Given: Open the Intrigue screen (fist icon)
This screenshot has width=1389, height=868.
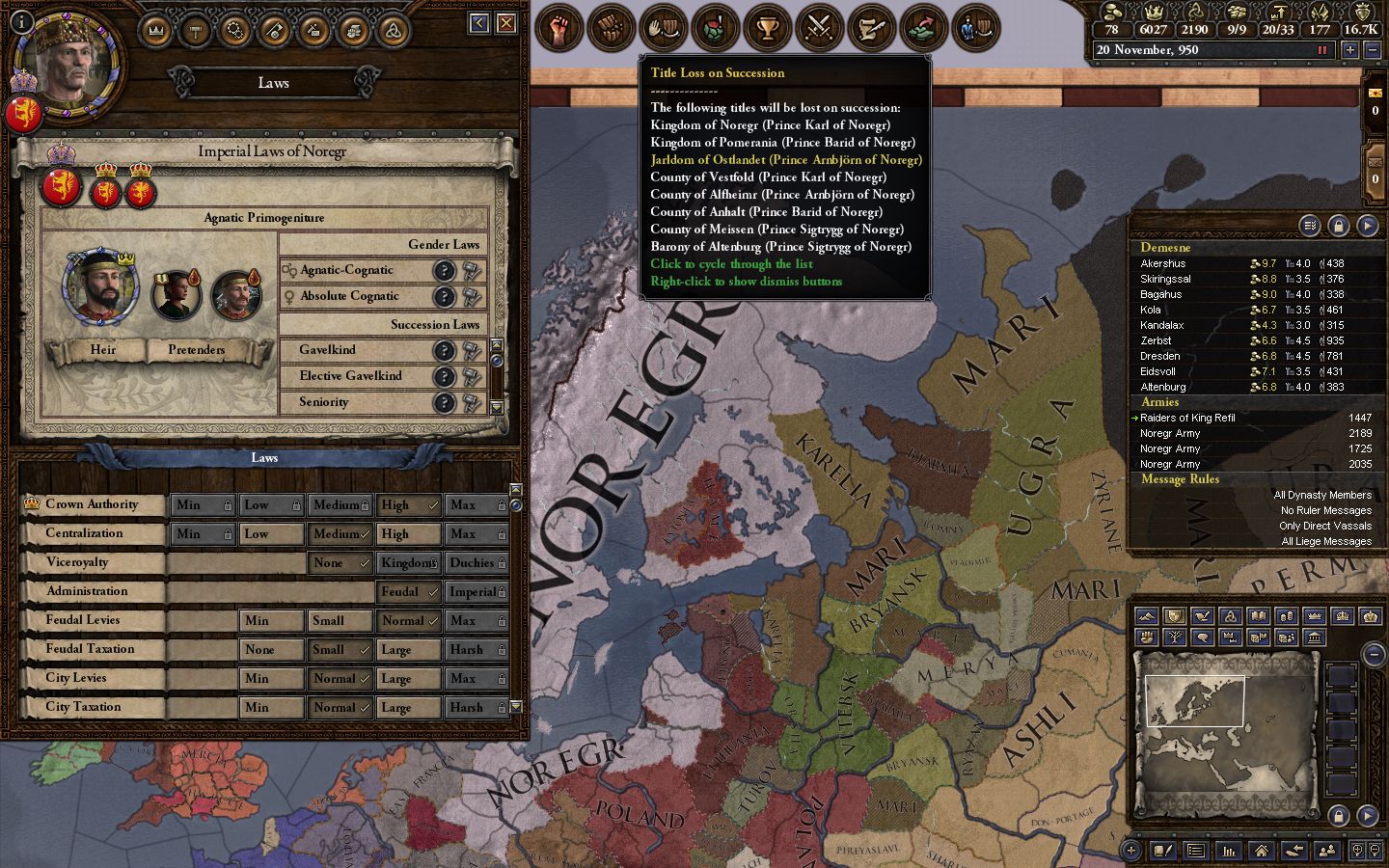Looking at the screenshot, I should click(x=558, y=28).
